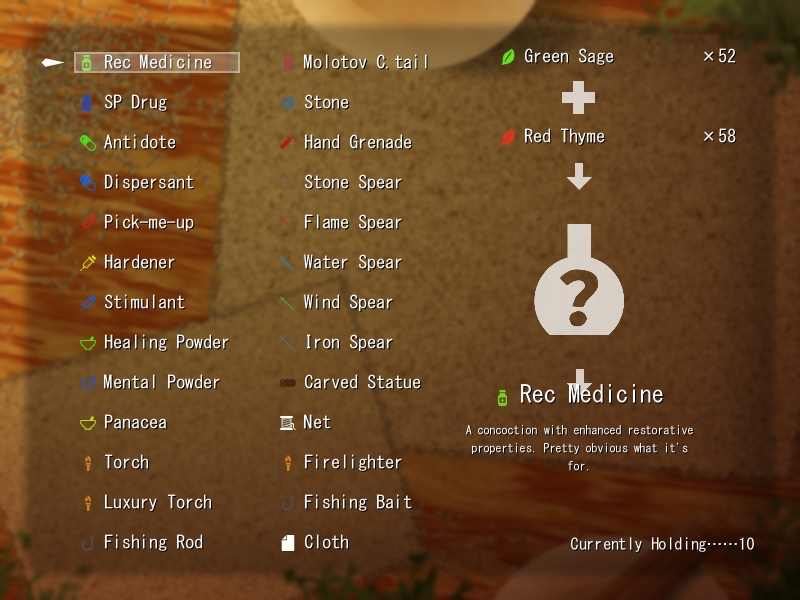Screen dimensions: 800x600
Task: Select Antidote from the crafting list
Action: [x=139, y=142]
